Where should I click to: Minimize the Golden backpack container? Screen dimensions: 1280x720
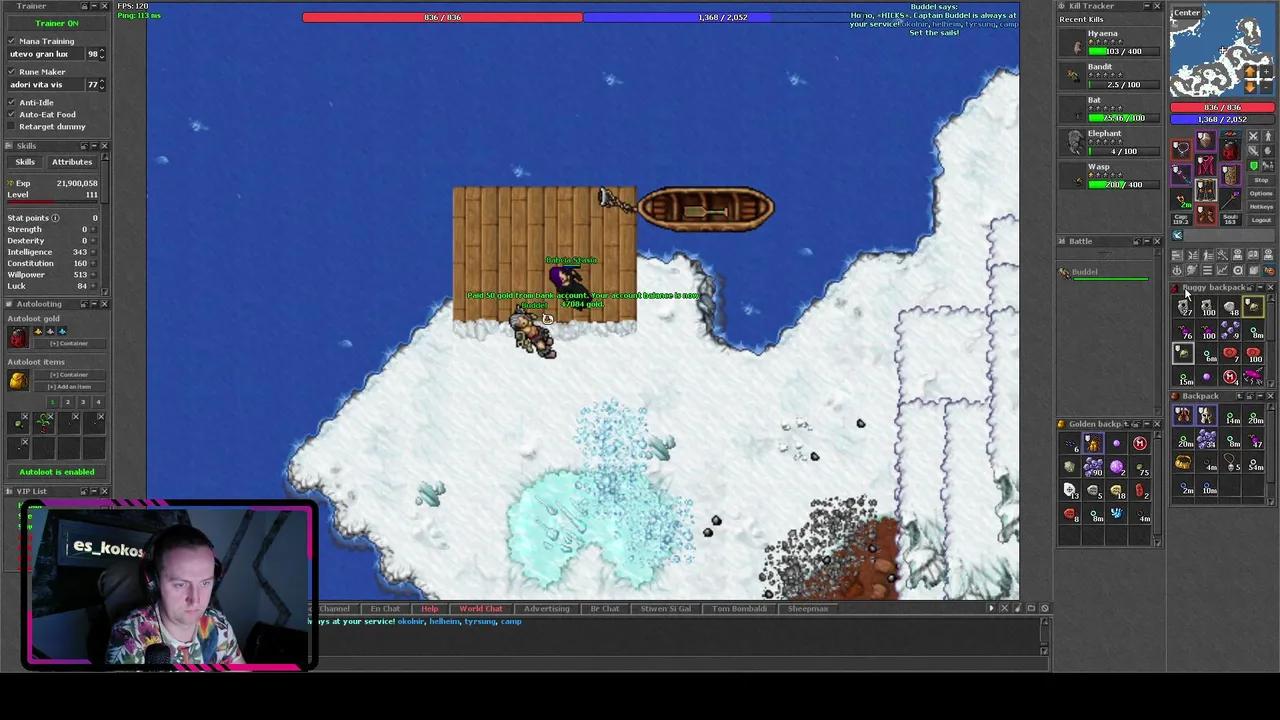click(1147, 423)
